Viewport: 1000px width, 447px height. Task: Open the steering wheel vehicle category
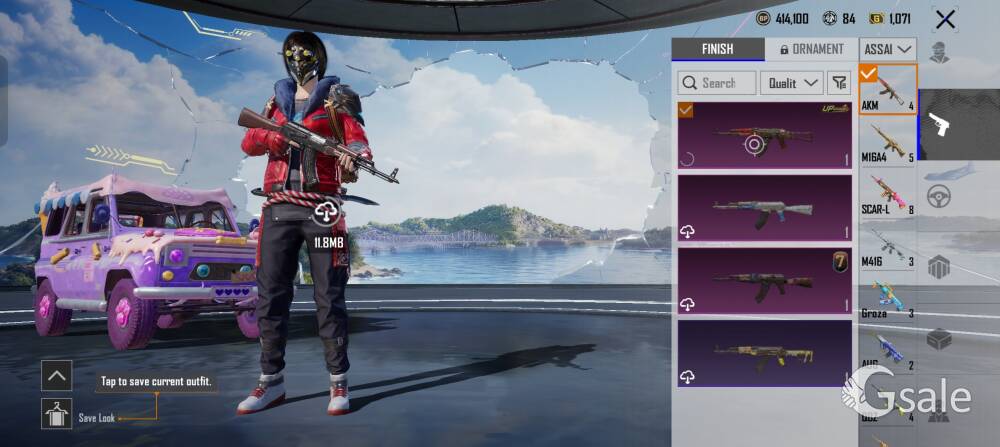click(x=938, y=196)
